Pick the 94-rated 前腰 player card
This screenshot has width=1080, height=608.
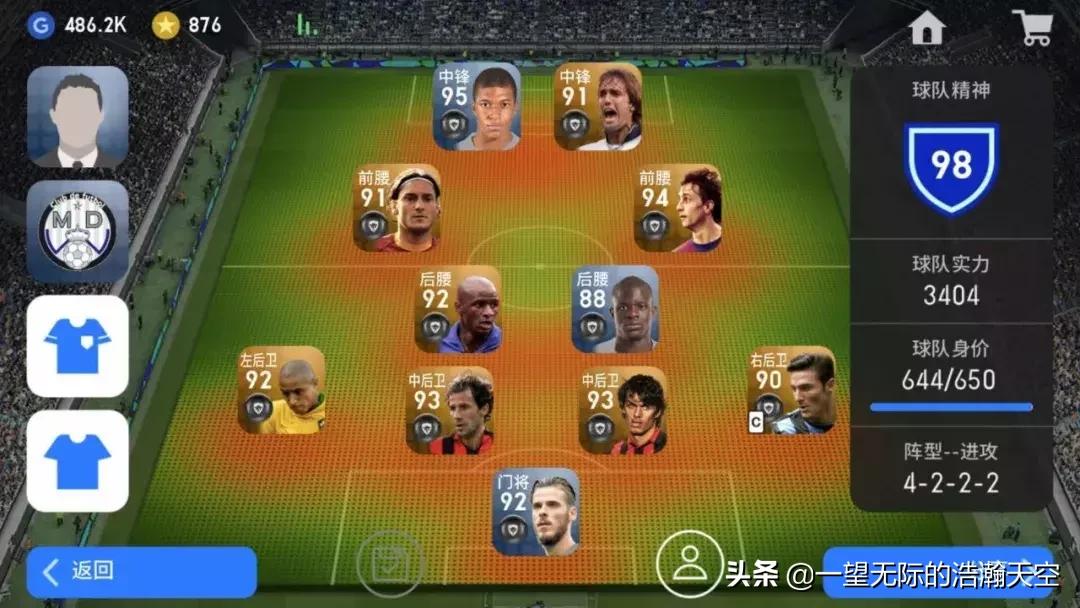678,208
